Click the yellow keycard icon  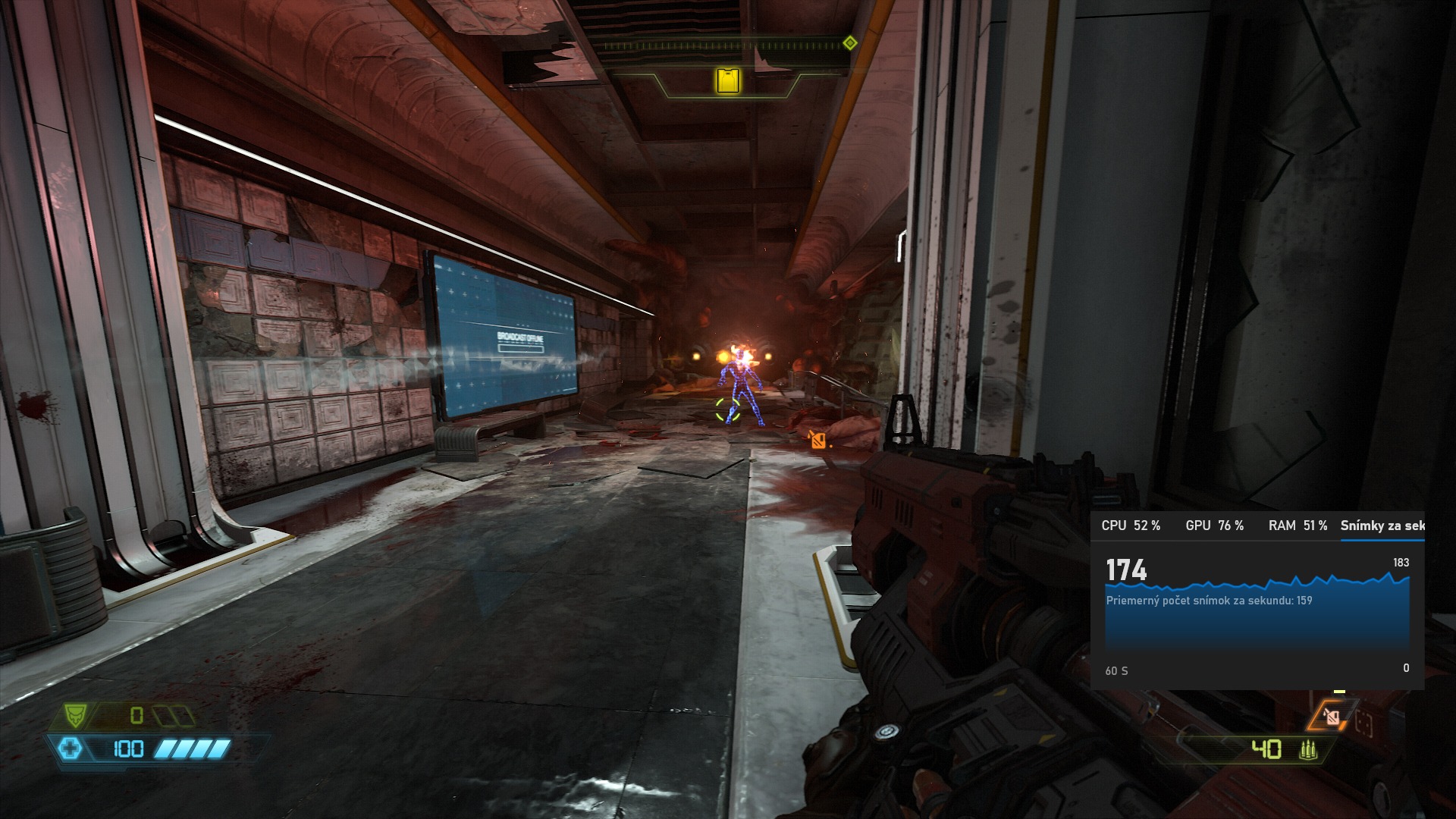click(x=728, y=80)
